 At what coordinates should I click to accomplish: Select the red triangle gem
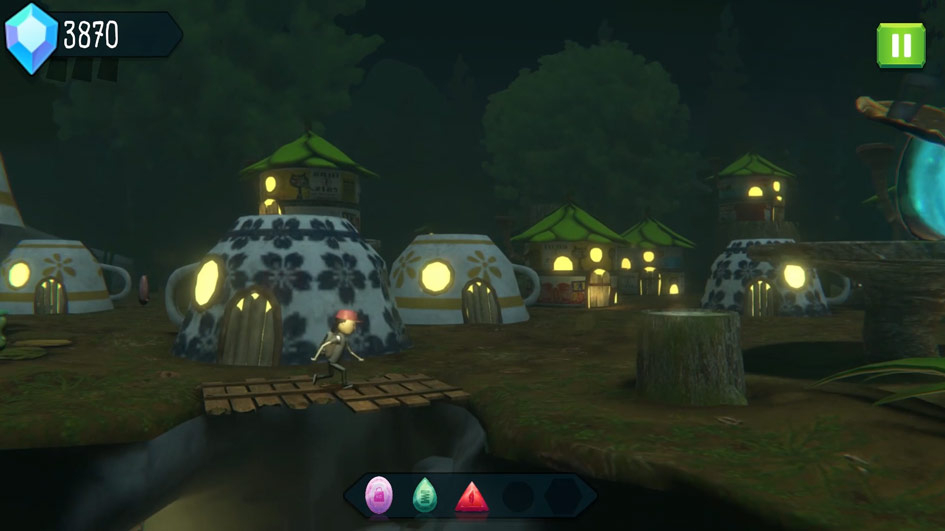click(471, 496)
